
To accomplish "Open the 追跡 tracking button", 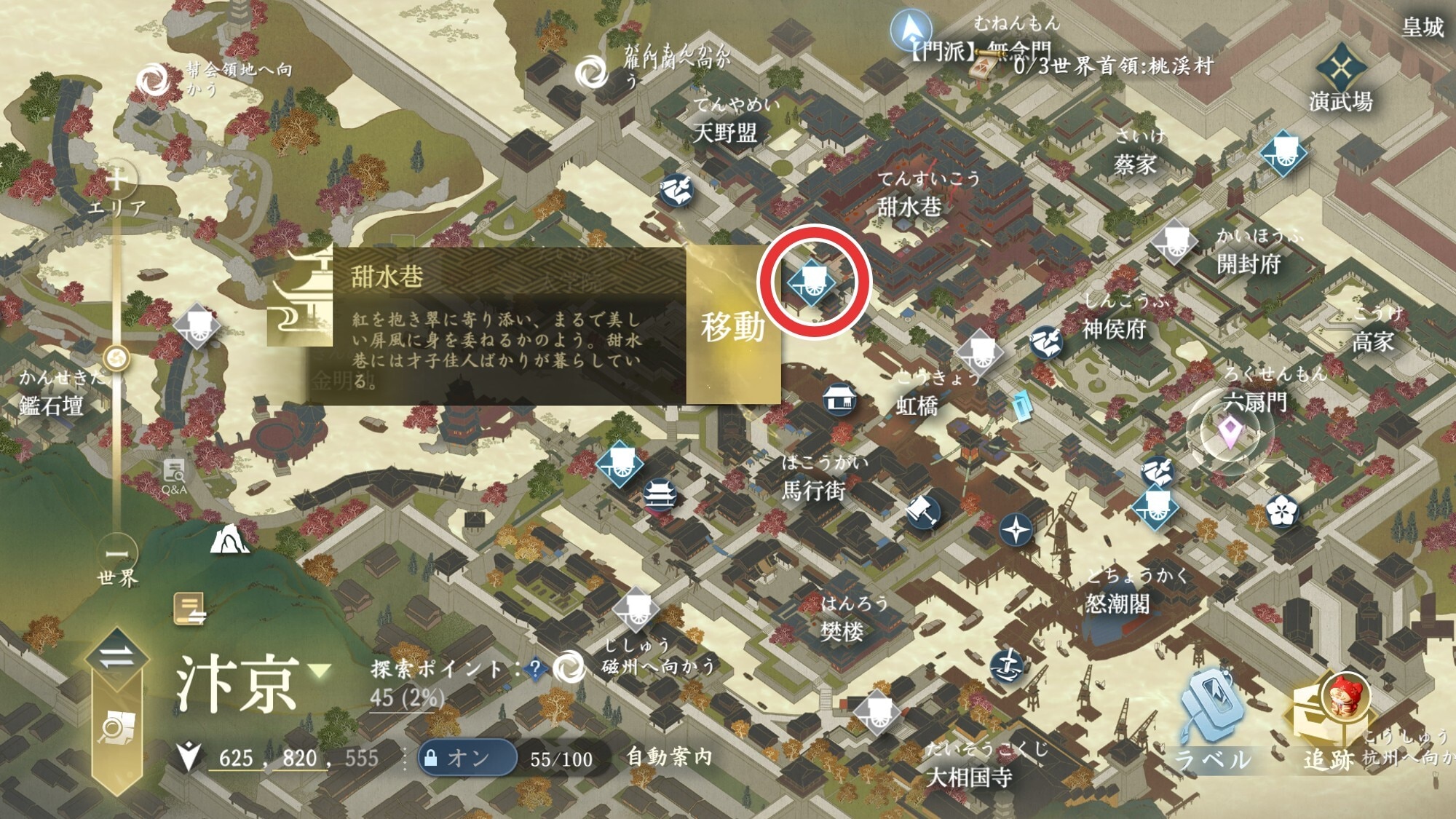I will tap(1329, 721).
